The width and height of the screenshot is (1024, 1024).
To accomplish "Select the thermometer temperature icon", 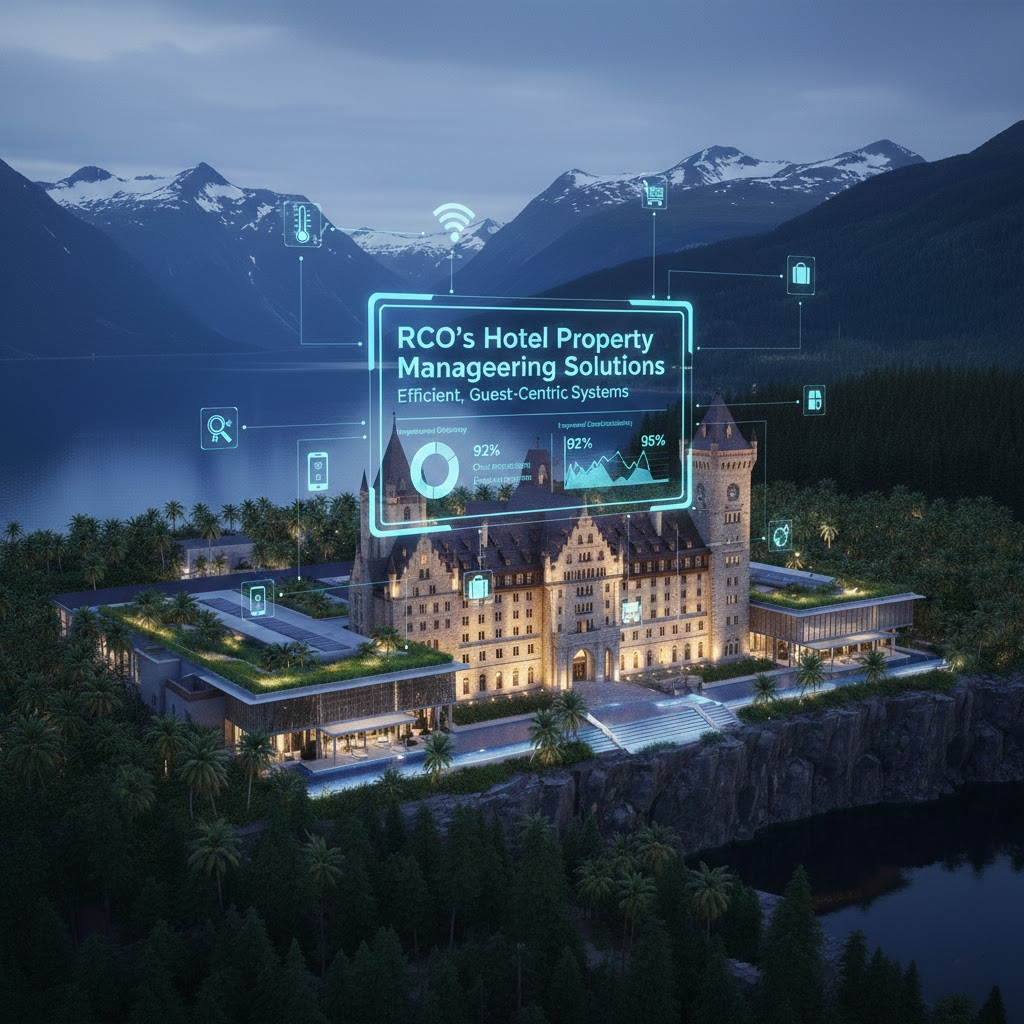I will pos(302,223).
